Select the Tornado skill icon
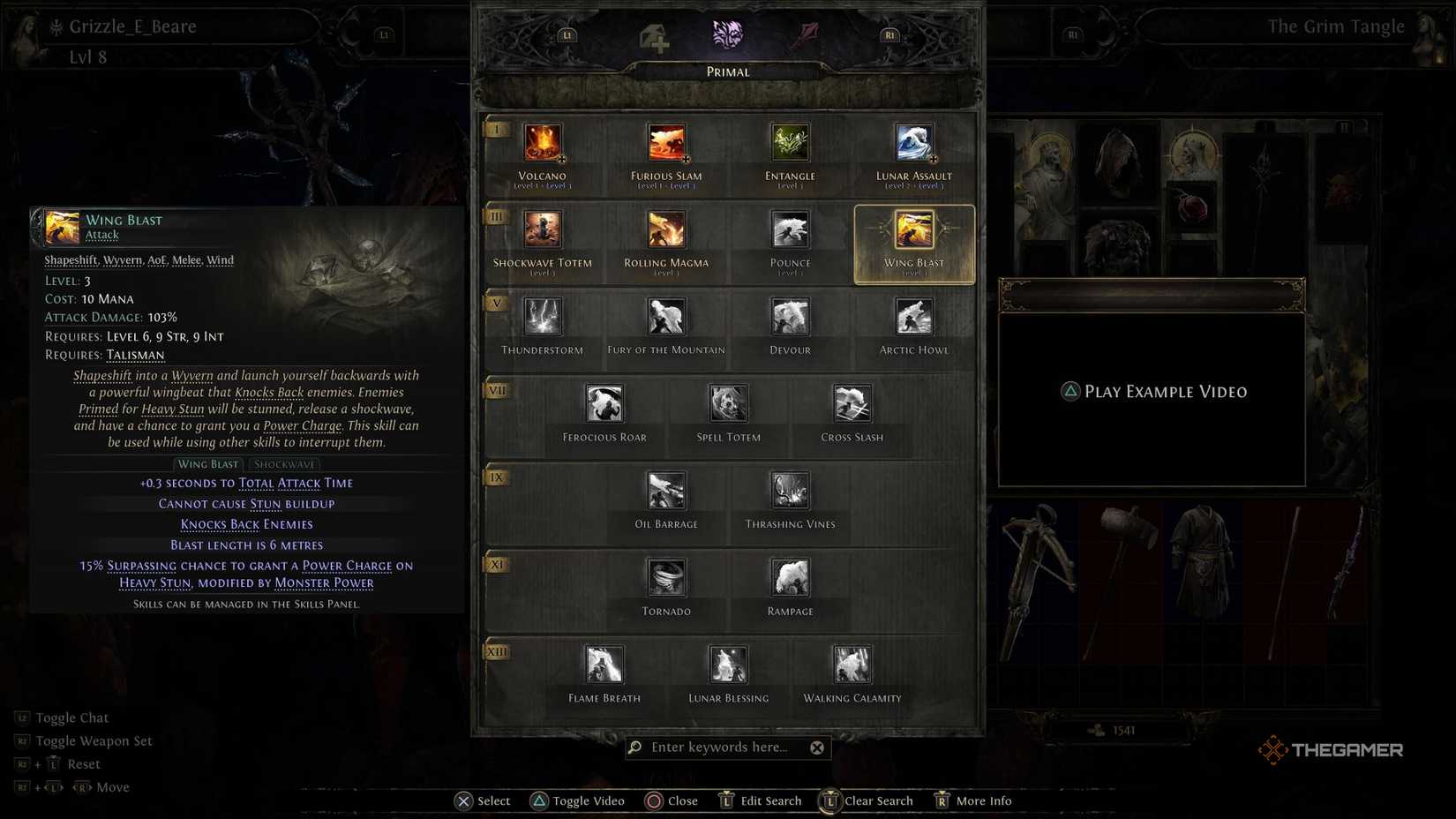The image size is (1456, 819). coord(665,578)
